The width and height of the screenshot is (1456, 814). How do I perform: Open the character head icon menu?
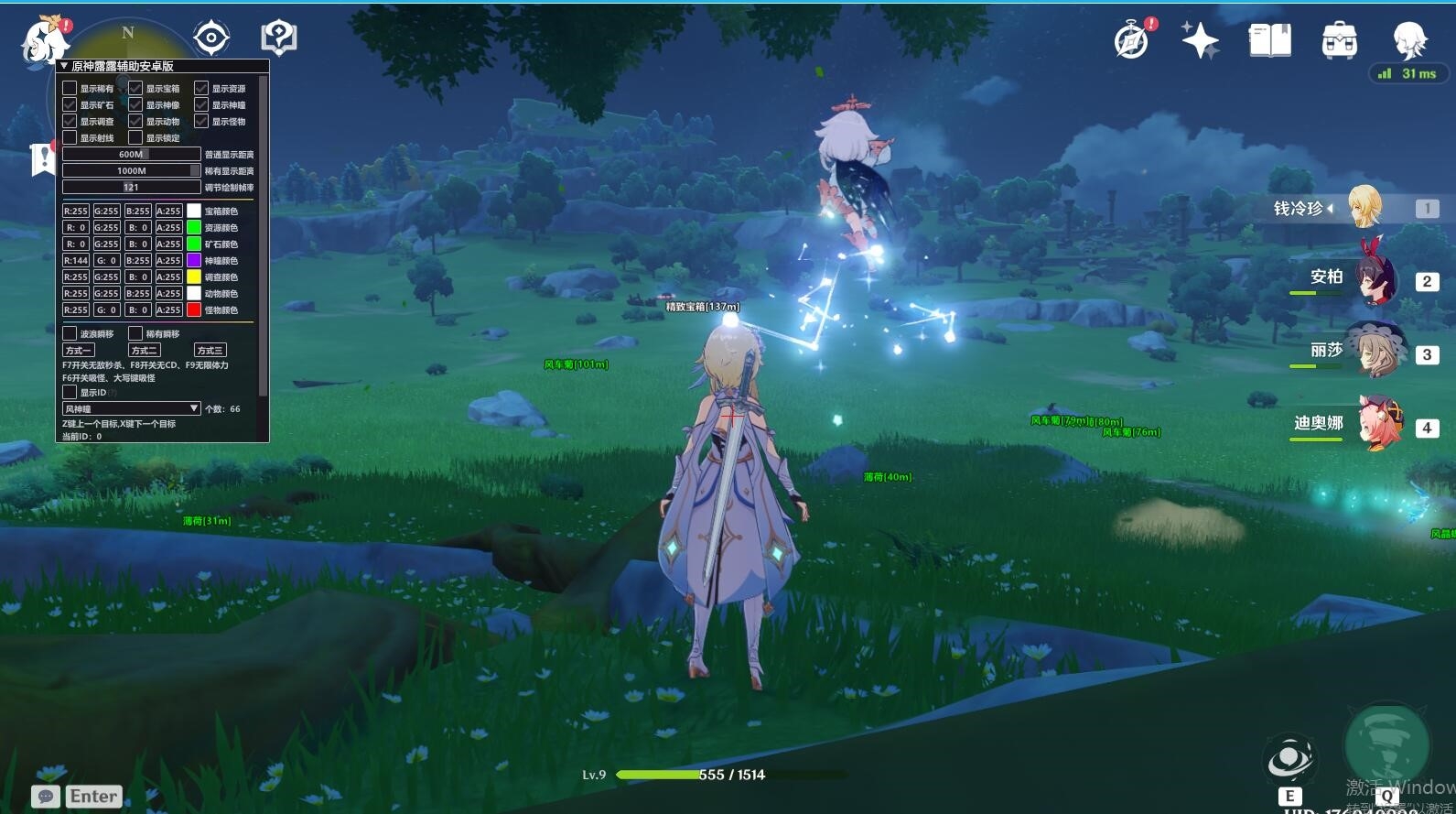(1409, 40)
